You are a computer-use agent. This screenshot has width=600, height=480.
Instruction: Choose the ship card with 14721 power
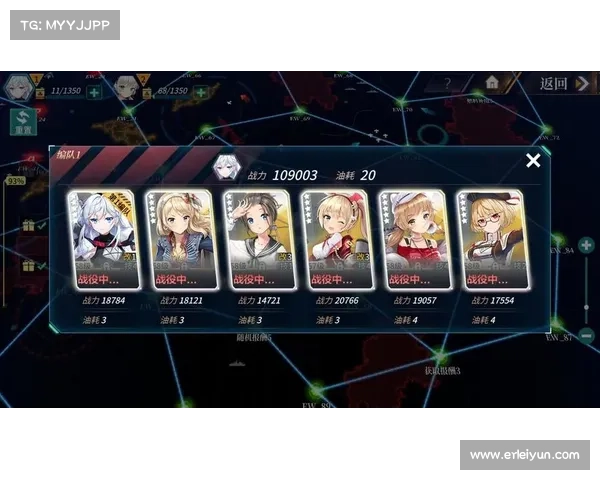(257, 240)
